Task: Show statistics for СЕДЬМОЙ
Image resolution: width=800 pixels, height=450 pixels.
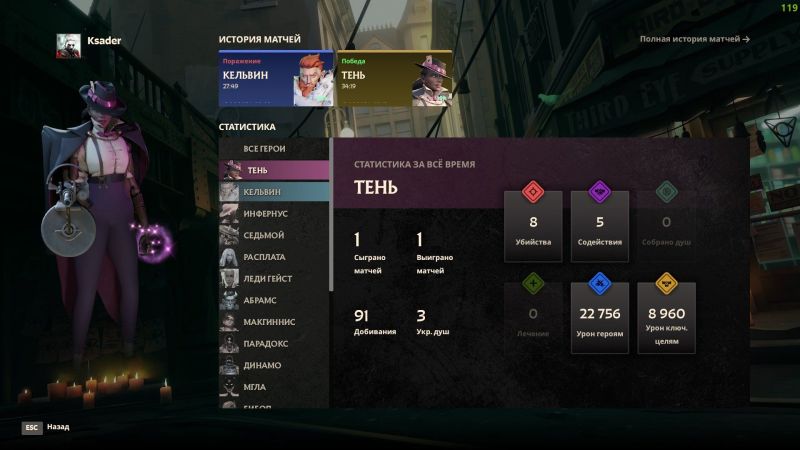Action: pyautogui.click(x=274, y=235)
